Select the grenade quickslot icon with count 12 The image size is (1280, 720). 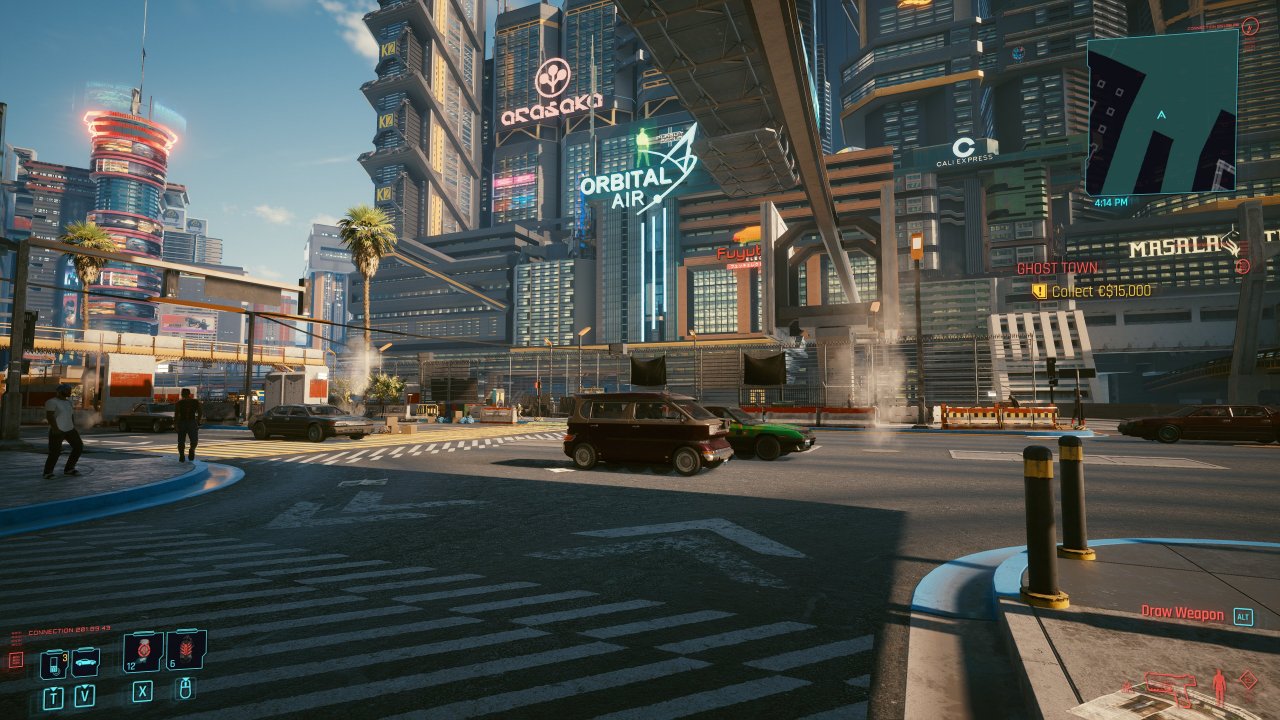pyautogui.click(x=143, y=651)
